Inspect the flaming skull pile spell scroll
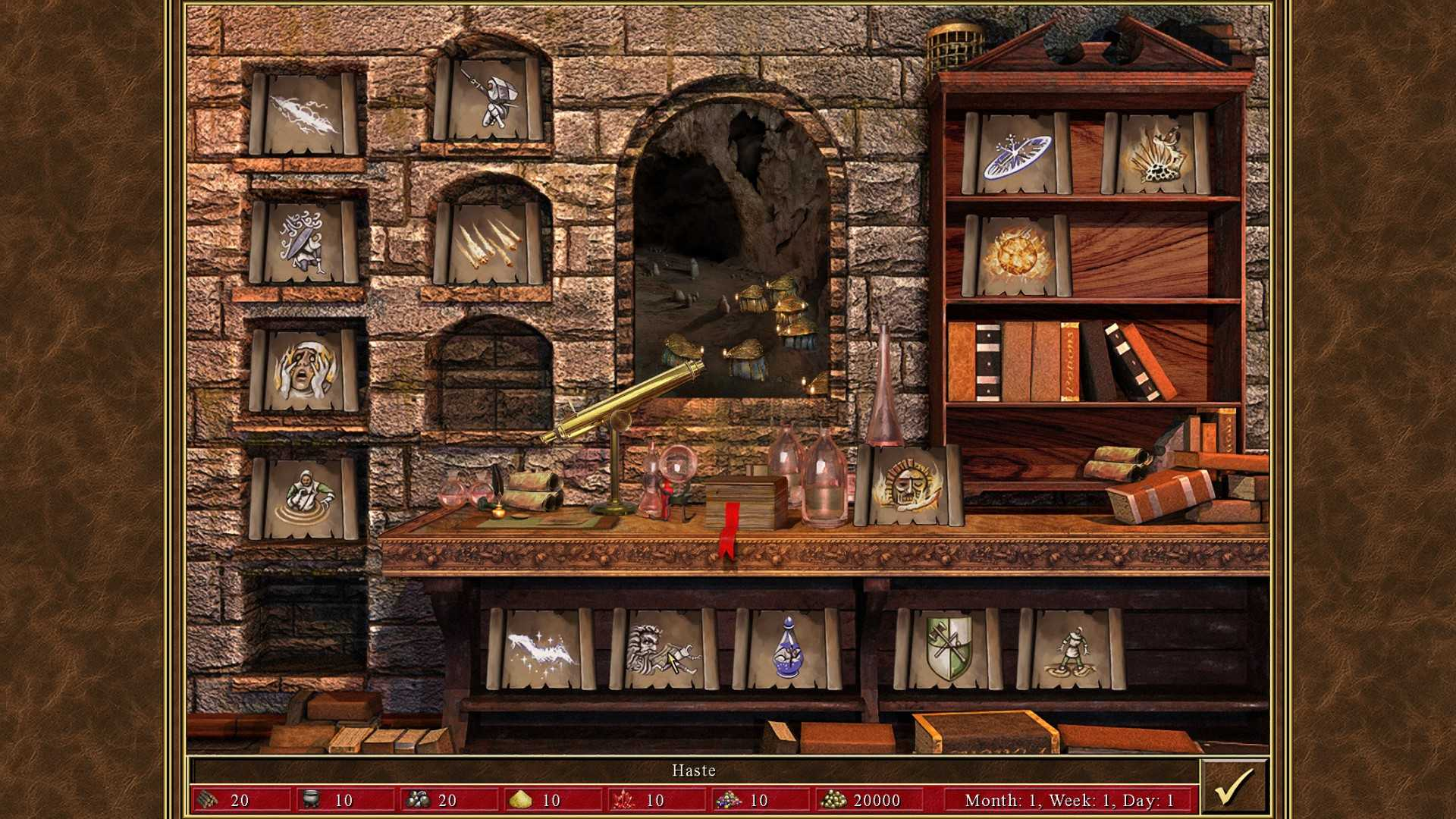 1156,153
